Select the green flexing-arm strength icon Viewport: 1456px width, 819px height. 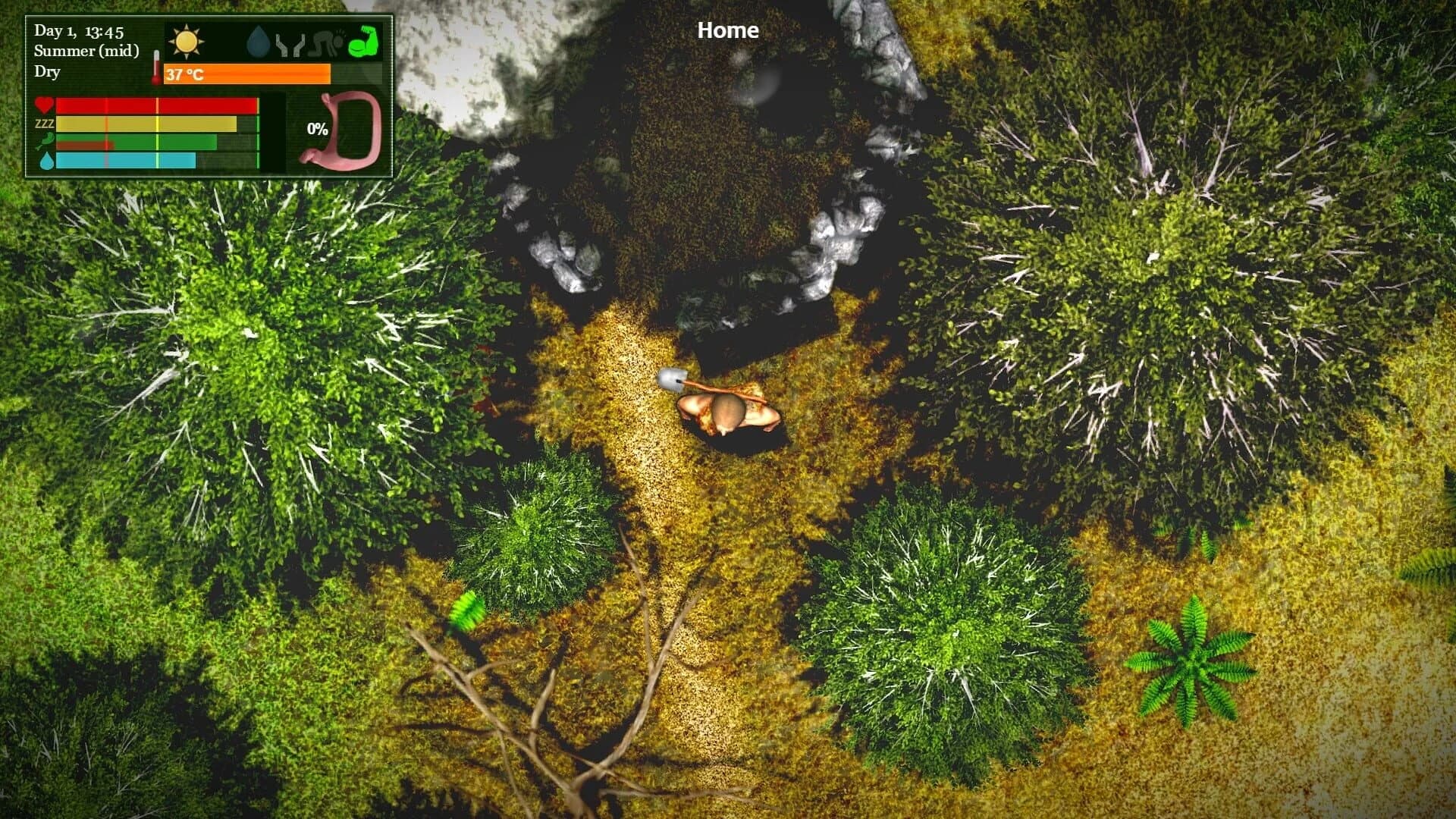coord(362,42)
